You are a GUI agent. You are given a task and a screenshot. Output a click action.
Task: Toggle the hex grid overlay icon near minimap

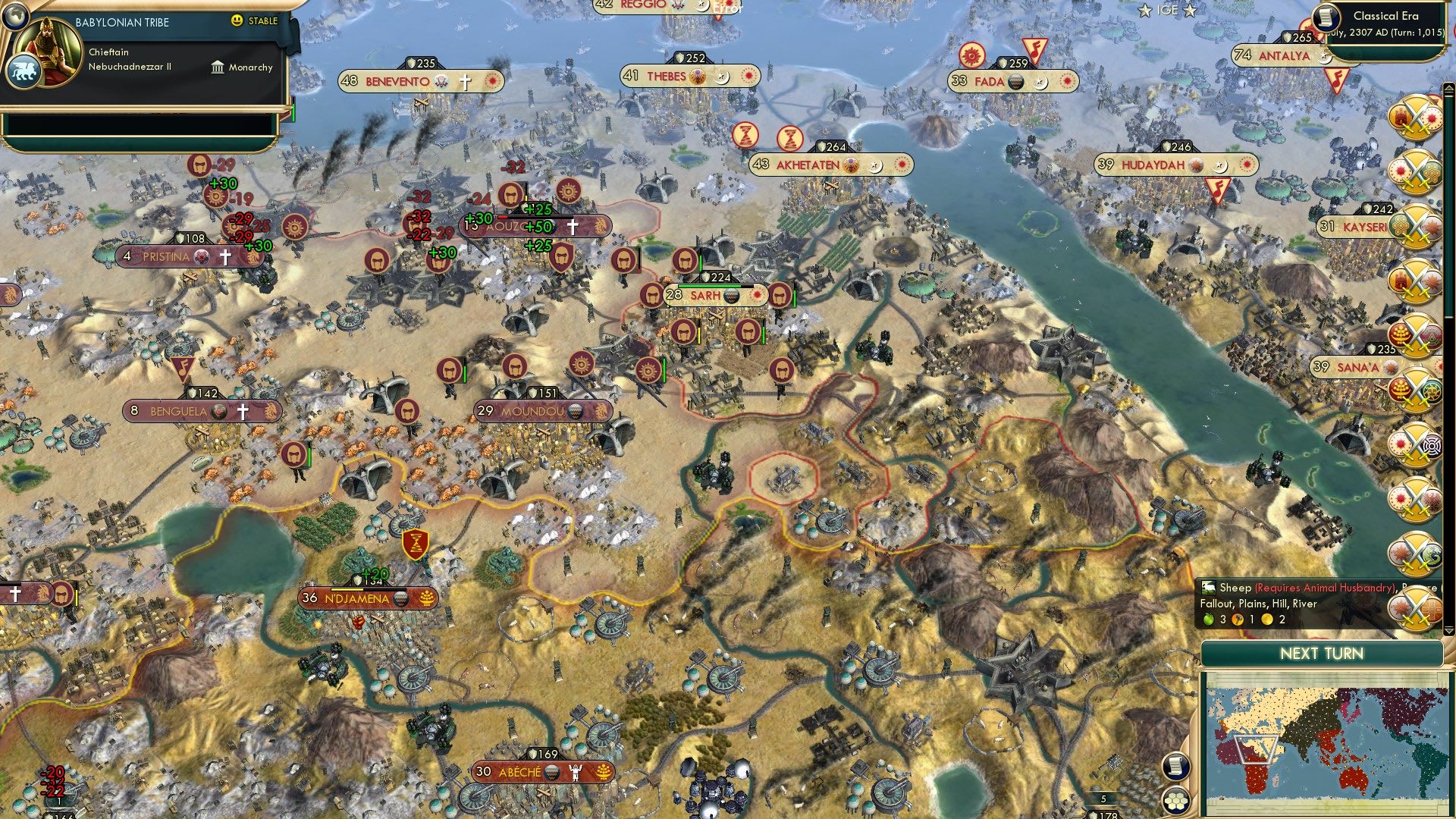coord(1175,802)
